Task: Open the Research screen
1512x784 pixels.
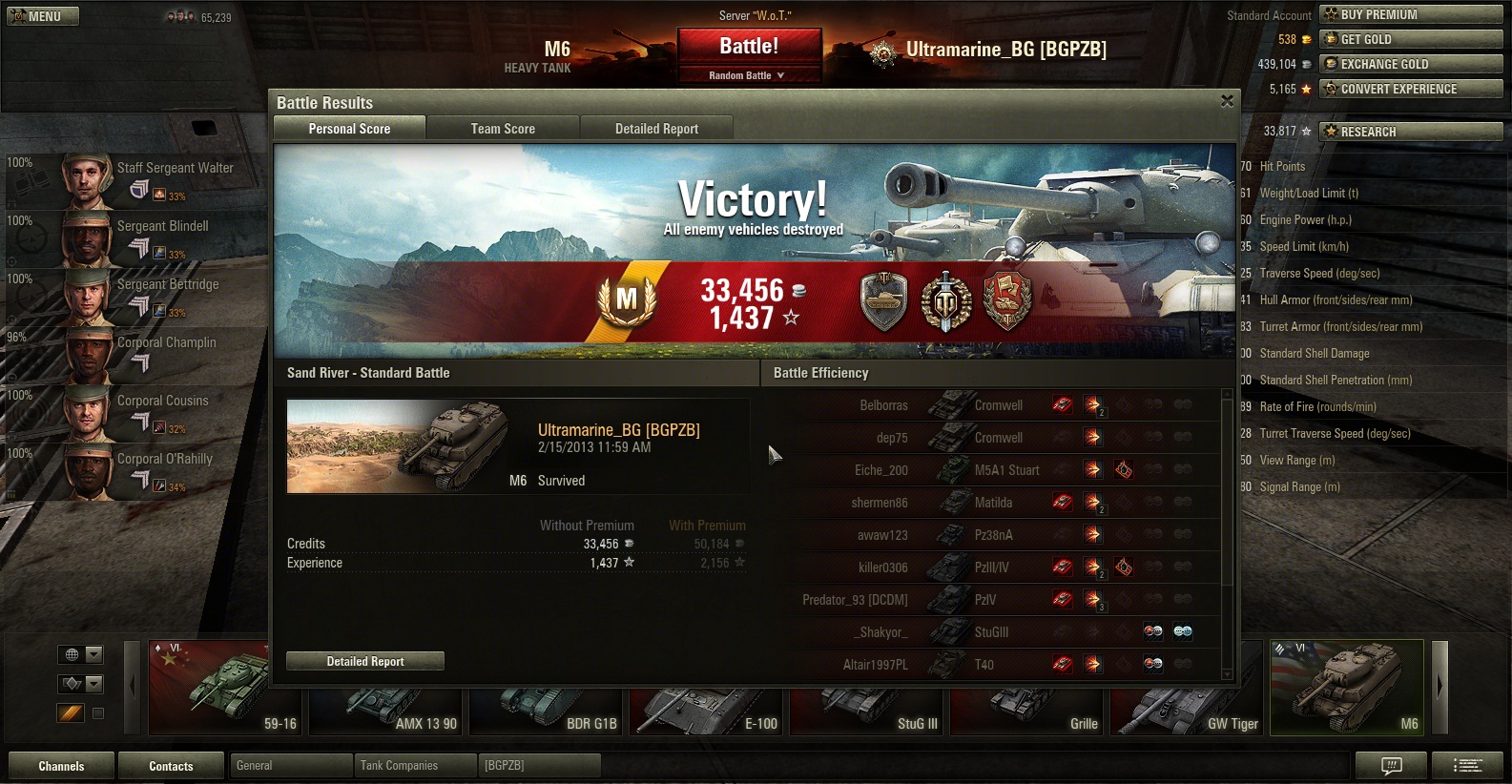Action: point(1411,132)
